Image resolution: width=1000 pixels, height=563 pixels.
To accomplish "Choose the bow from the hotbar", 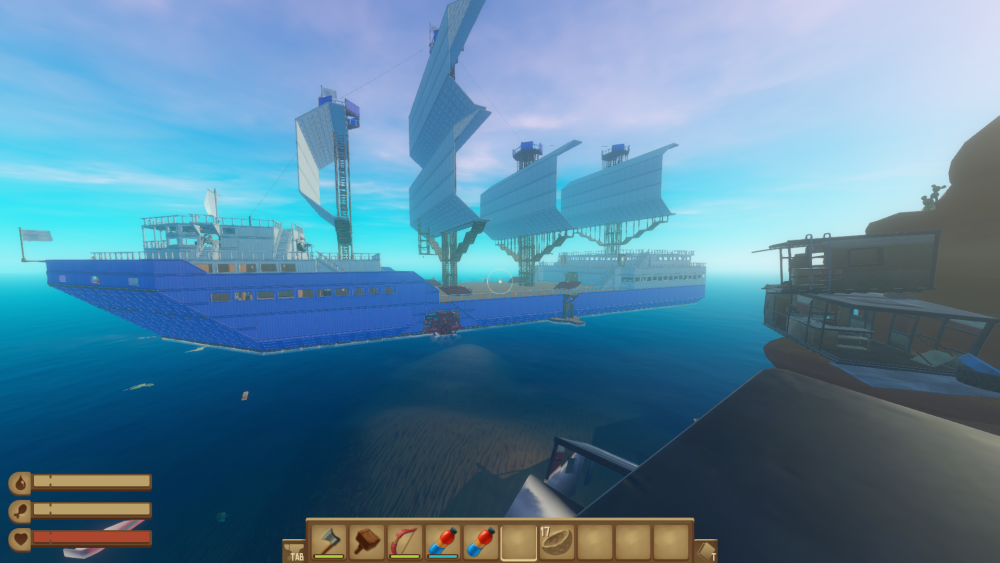I will point(405,541).
